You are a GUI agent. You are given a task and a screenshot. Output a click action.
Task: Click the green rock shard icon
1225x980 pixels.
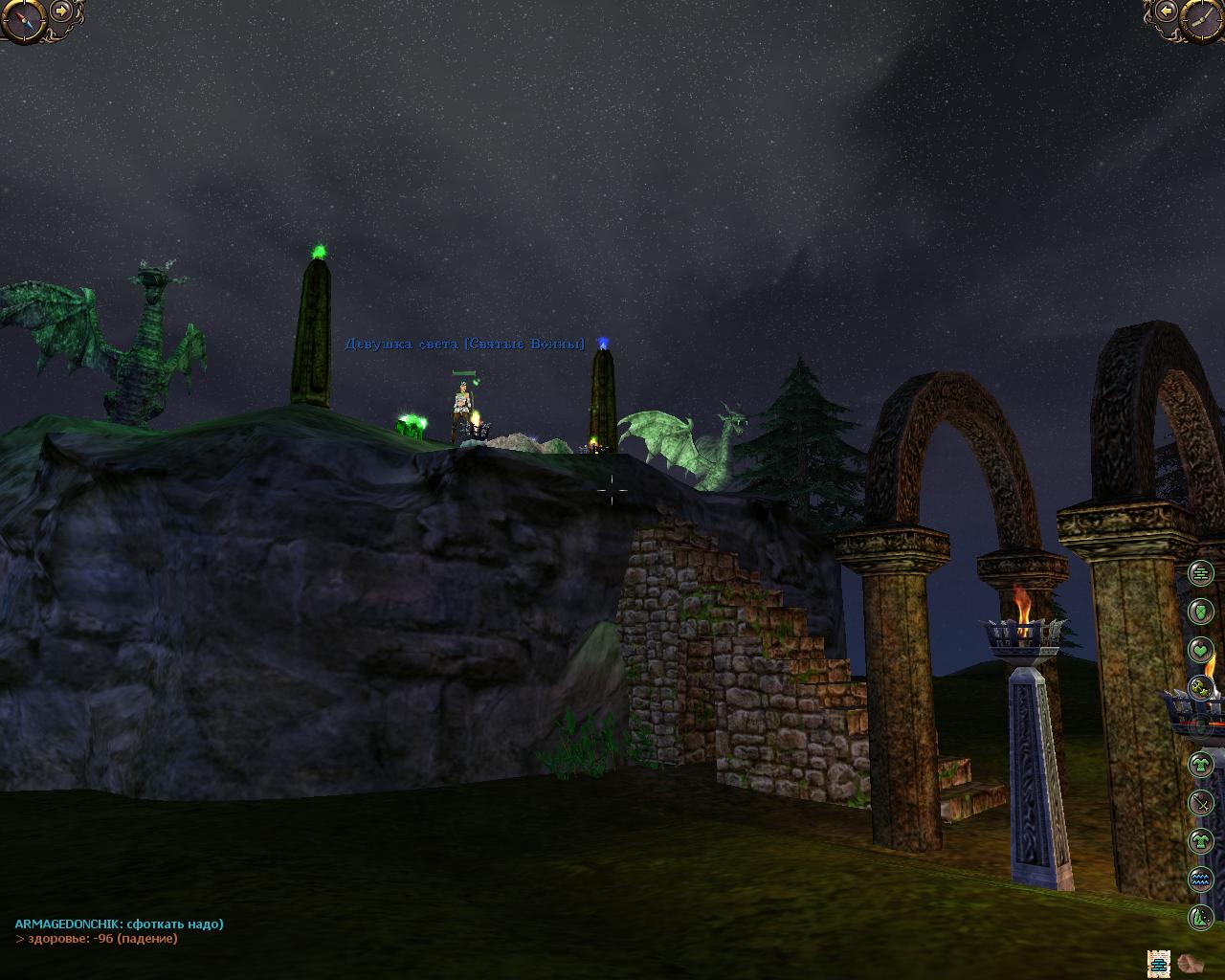pyautogui.click(x=1200, y=918)
